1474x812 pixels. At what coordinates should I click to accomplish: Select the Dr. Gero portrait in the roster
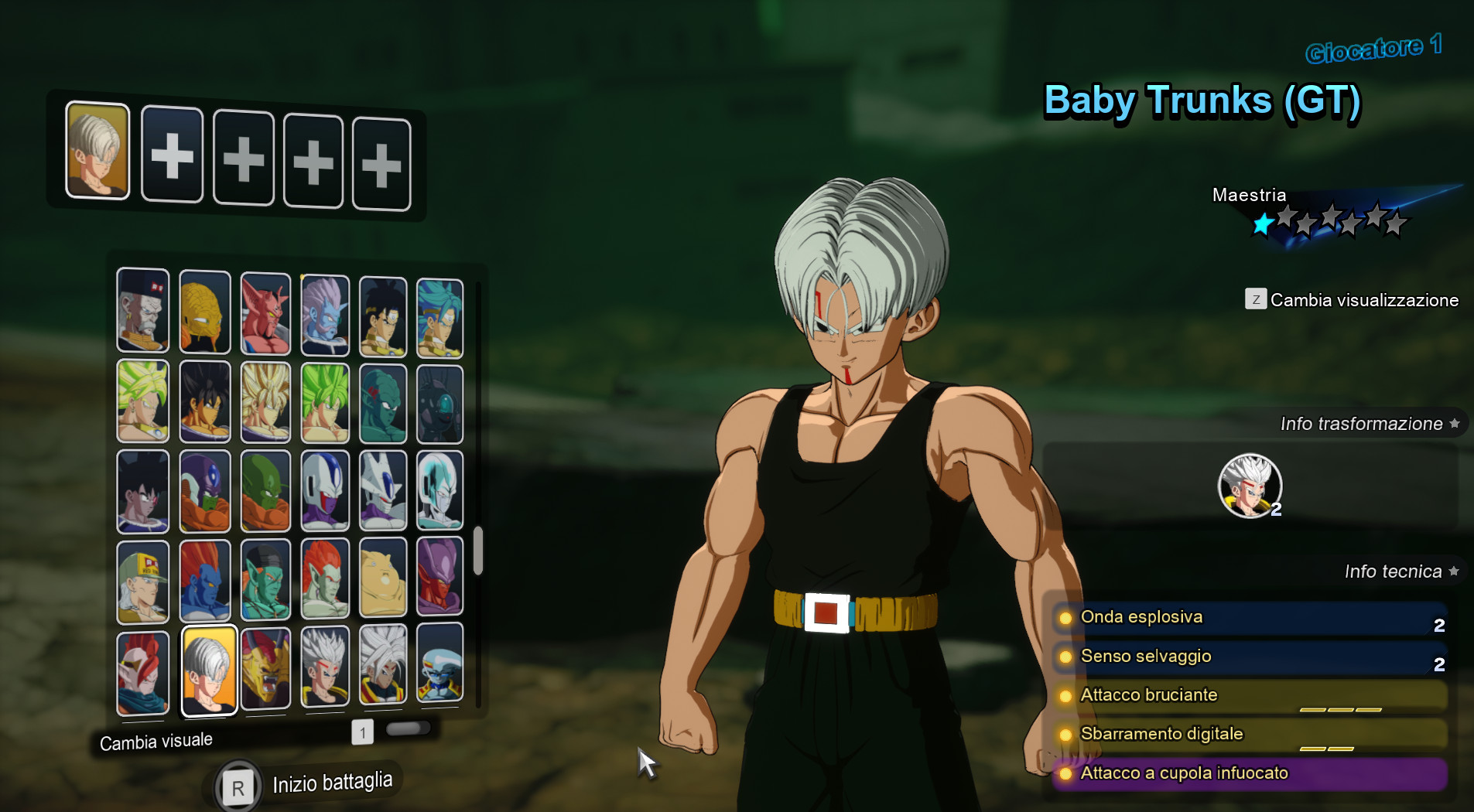[143, 312]
